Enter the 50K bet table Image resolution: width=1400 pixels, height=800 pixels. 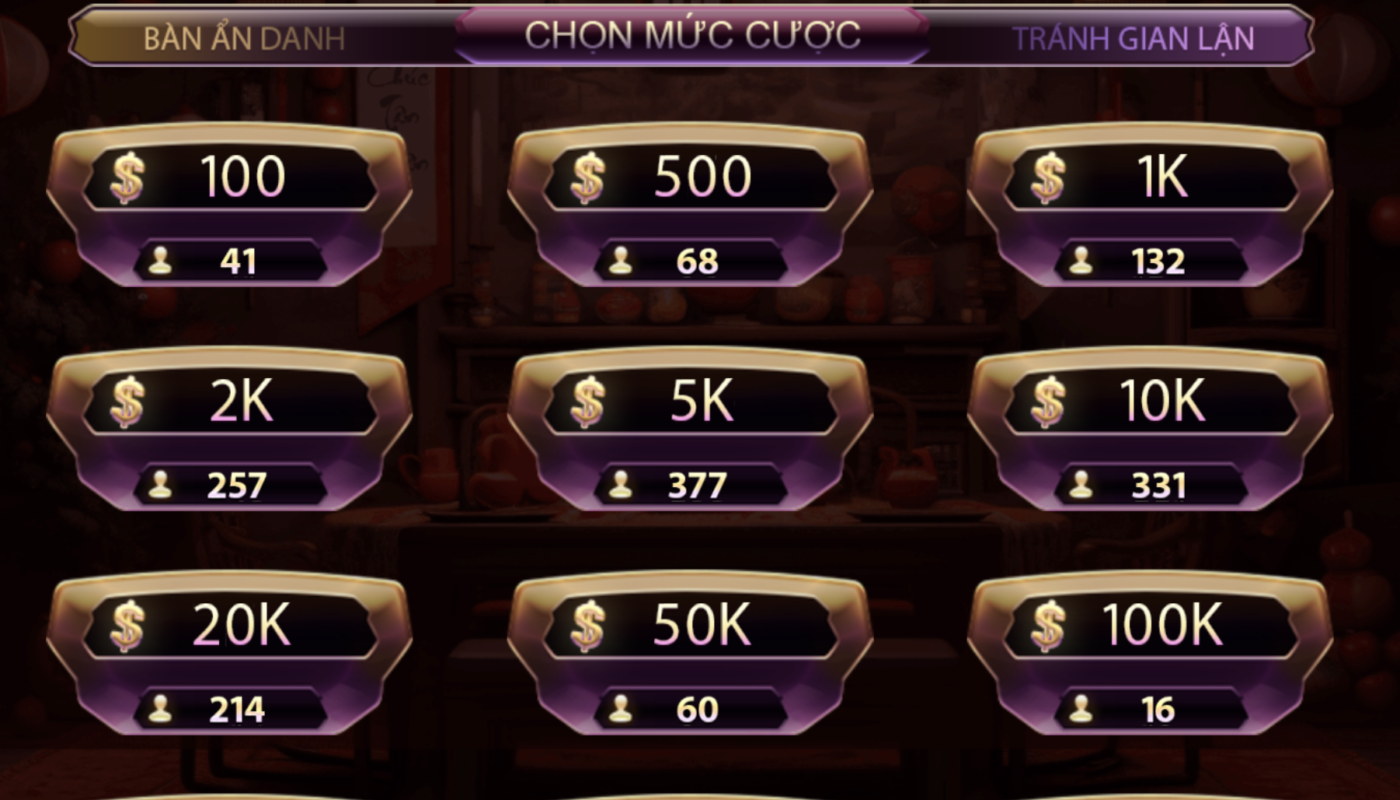point(690,653)
